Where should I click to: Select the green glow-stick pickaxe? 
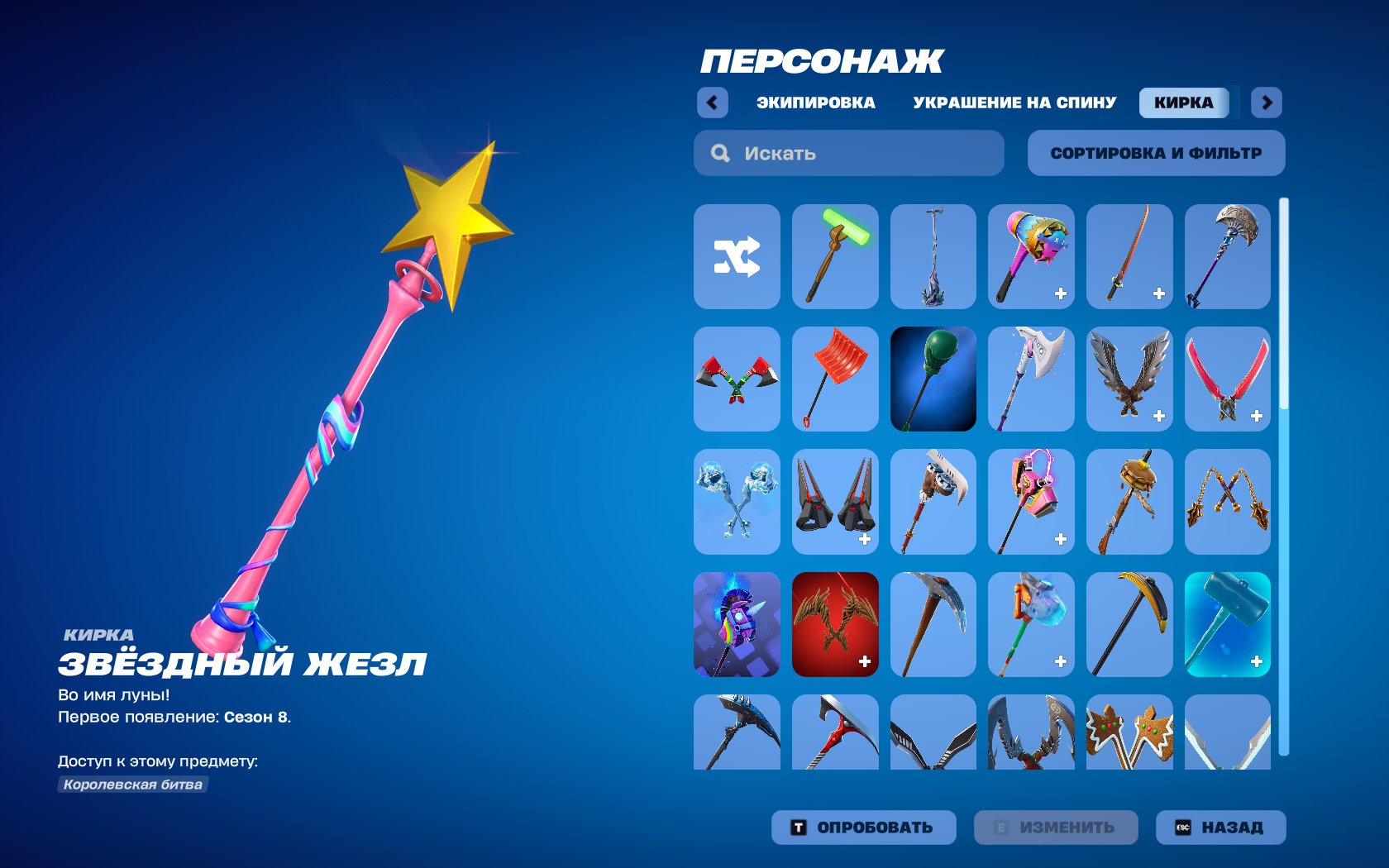coord(834,256)
